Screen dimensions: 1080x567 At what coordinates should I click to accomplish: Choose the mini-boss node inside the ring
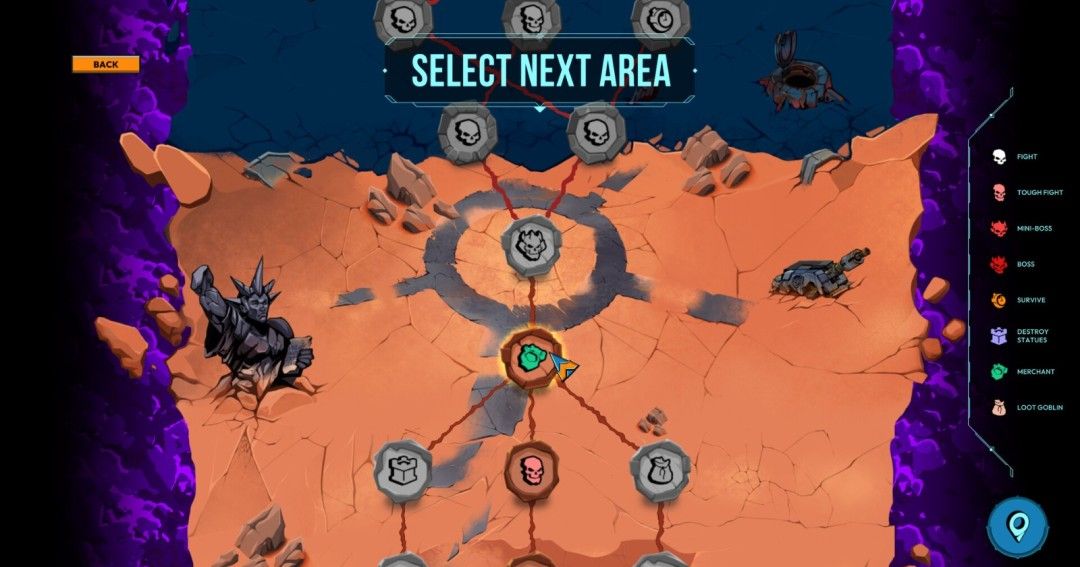point(531,245)
